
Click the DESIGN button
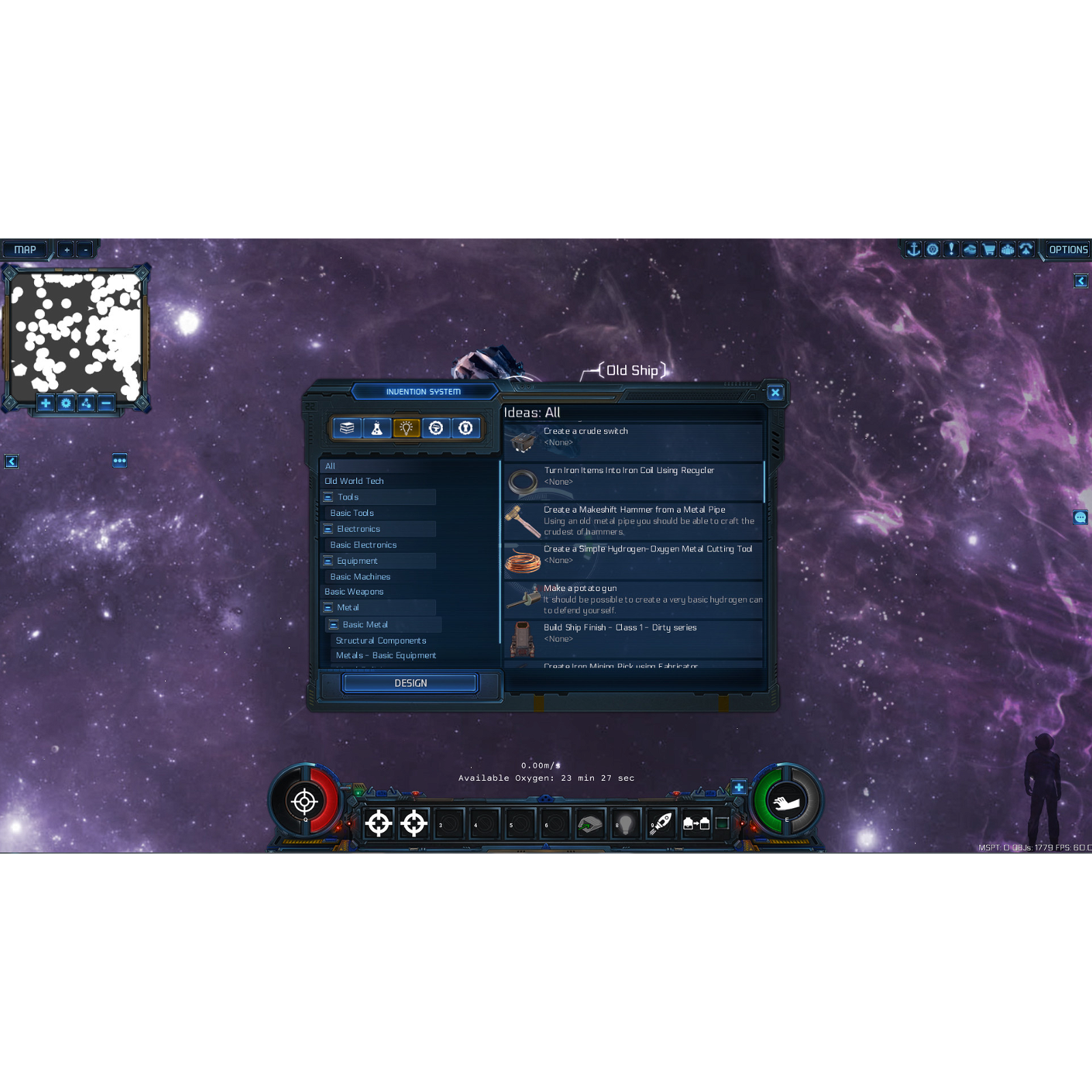[x=409, y=682]
